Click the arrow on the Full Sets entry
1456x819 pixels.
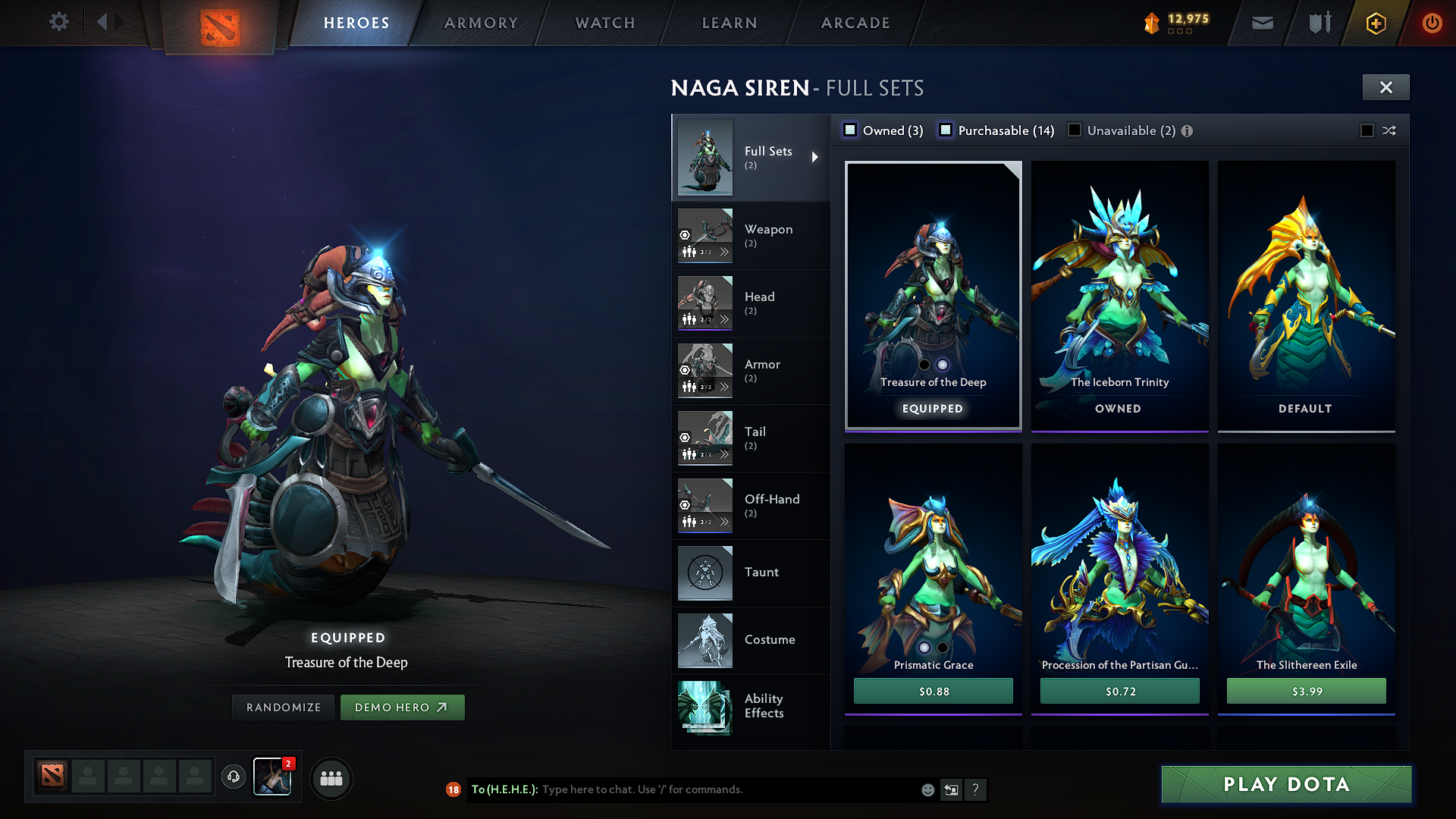(816, 157)
